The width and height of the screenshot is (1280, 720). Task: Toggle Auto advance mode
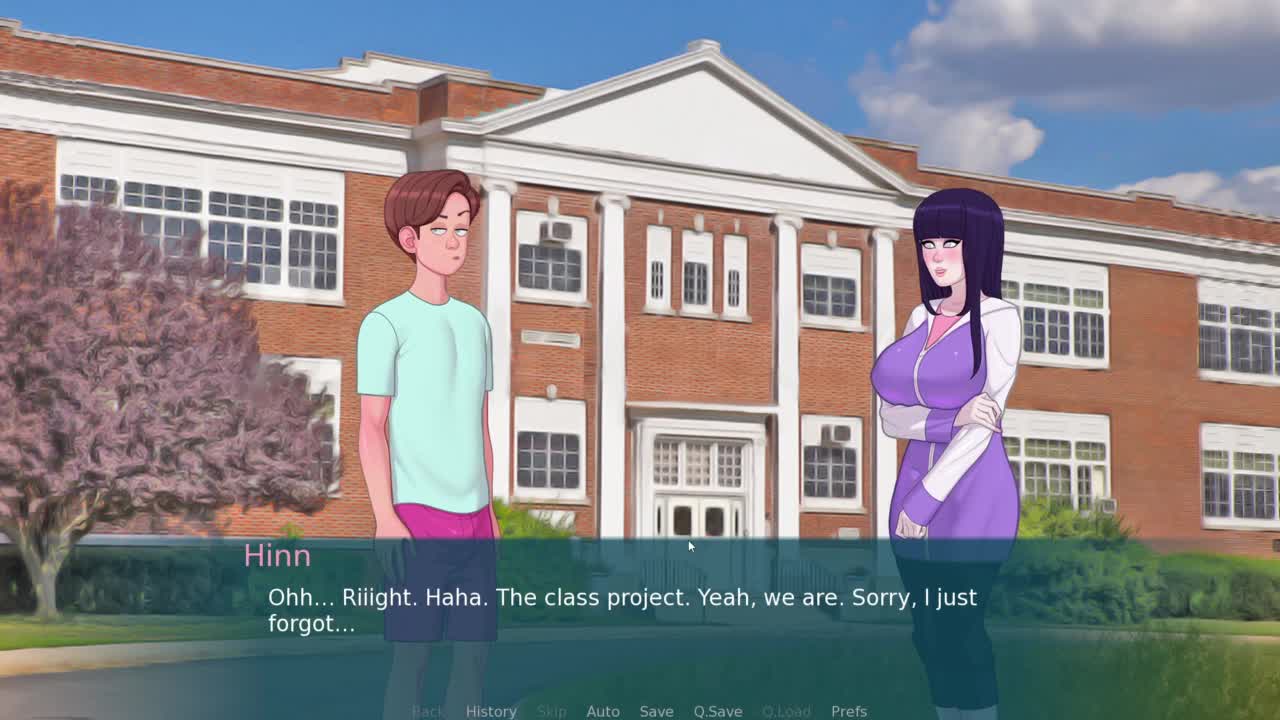pos(602,711)
